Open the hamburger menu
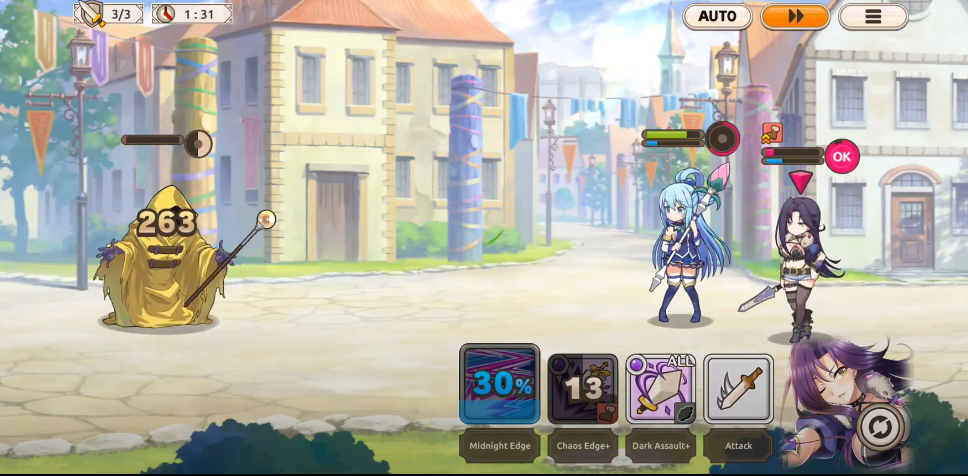This screenshot has height=476, width=968. (873, 16)
